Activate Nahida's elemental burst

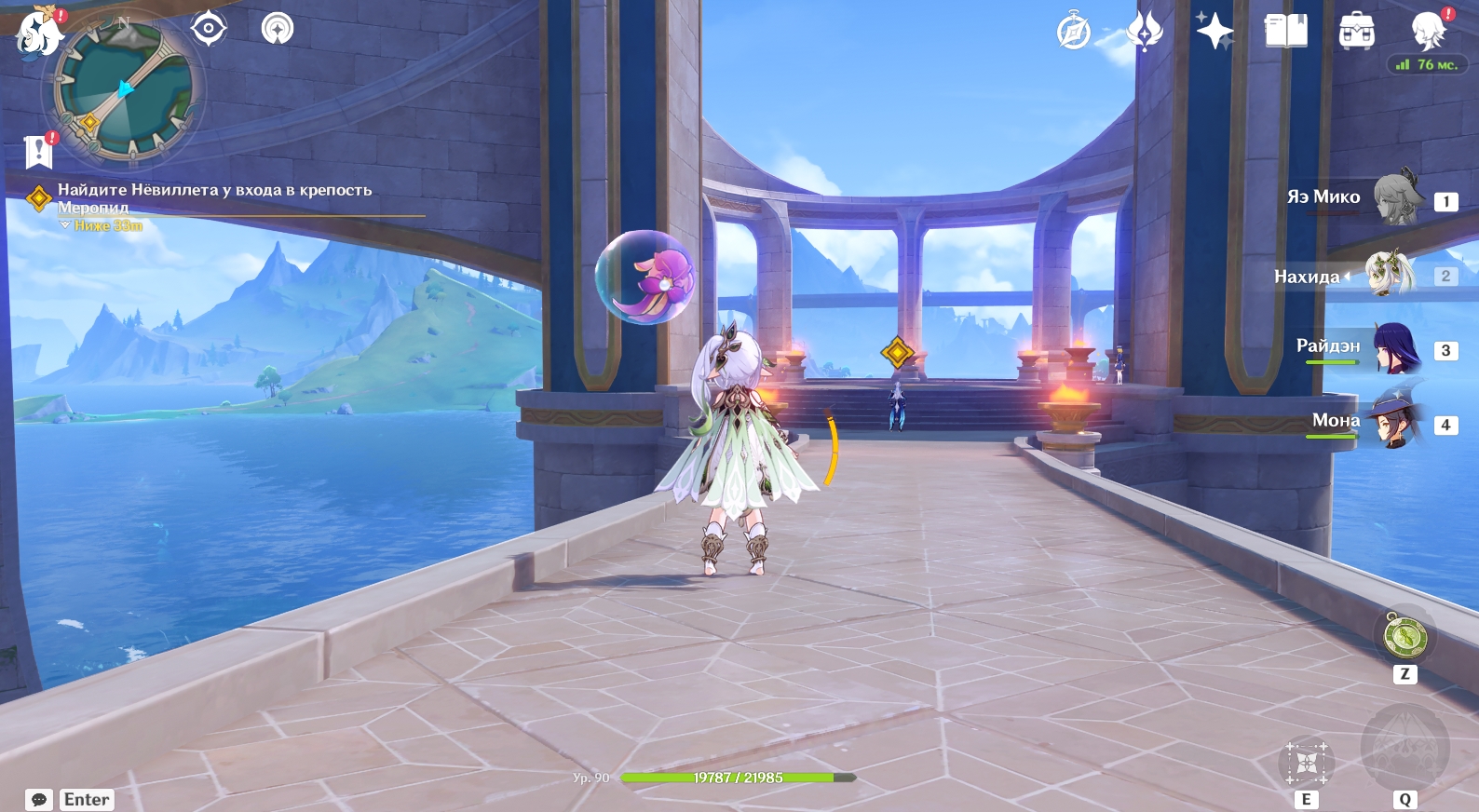[x=1404, y=748]
